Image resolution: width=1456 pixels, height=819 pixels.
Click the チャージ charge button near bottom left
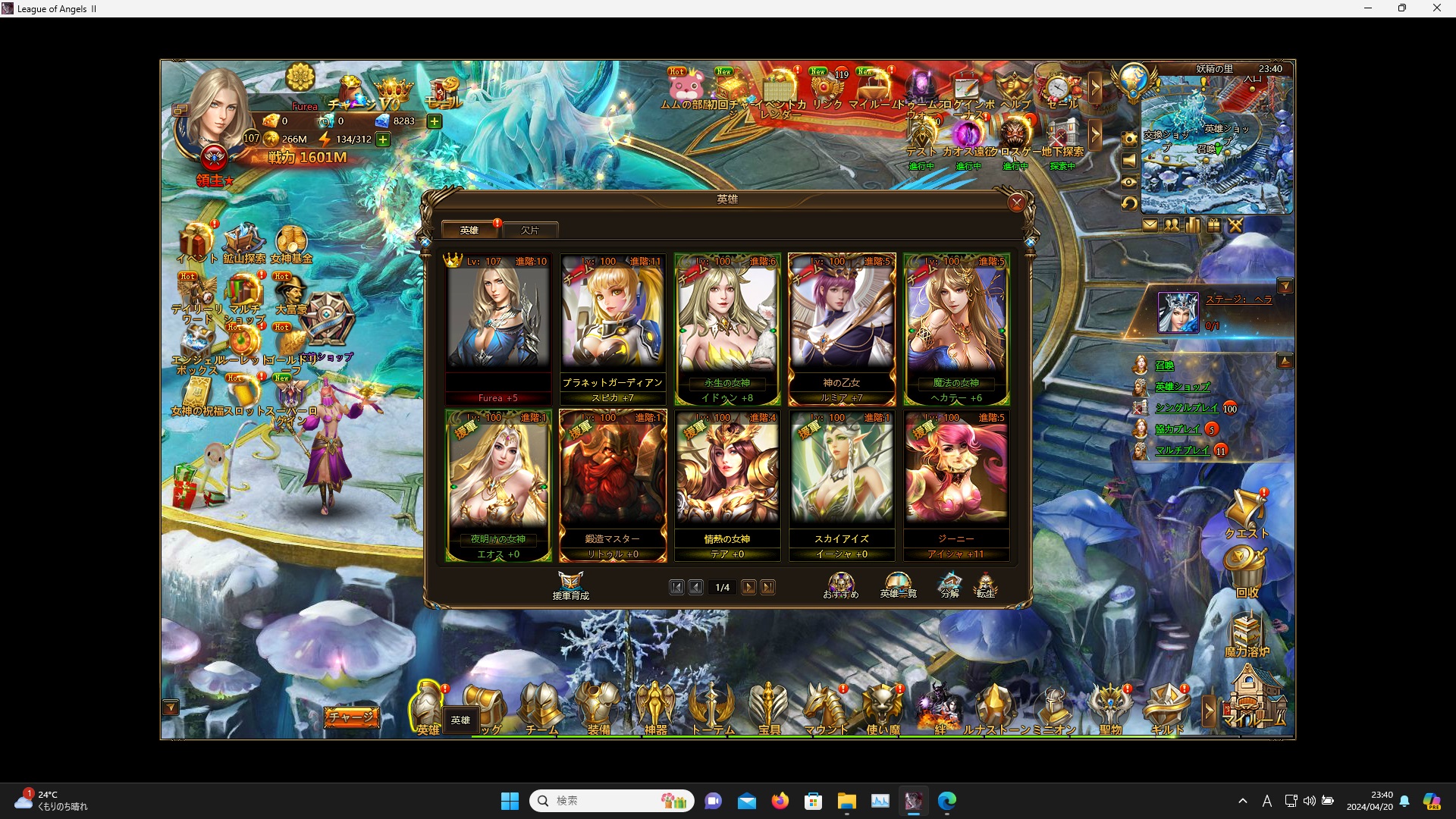(351, 716)
